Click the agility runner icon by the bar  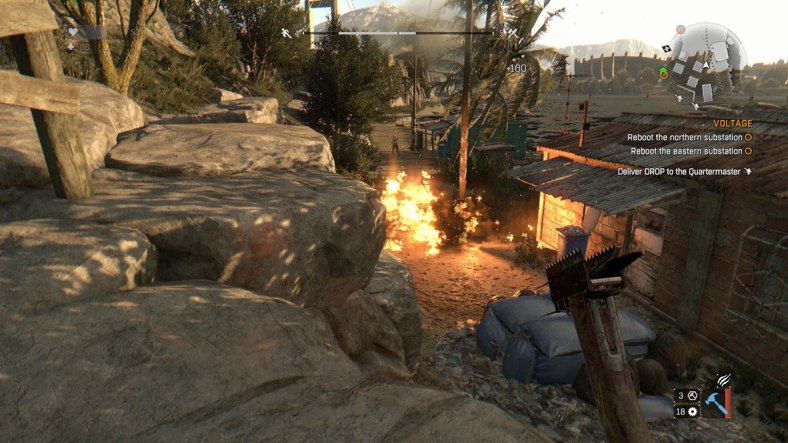coord(287,33)
